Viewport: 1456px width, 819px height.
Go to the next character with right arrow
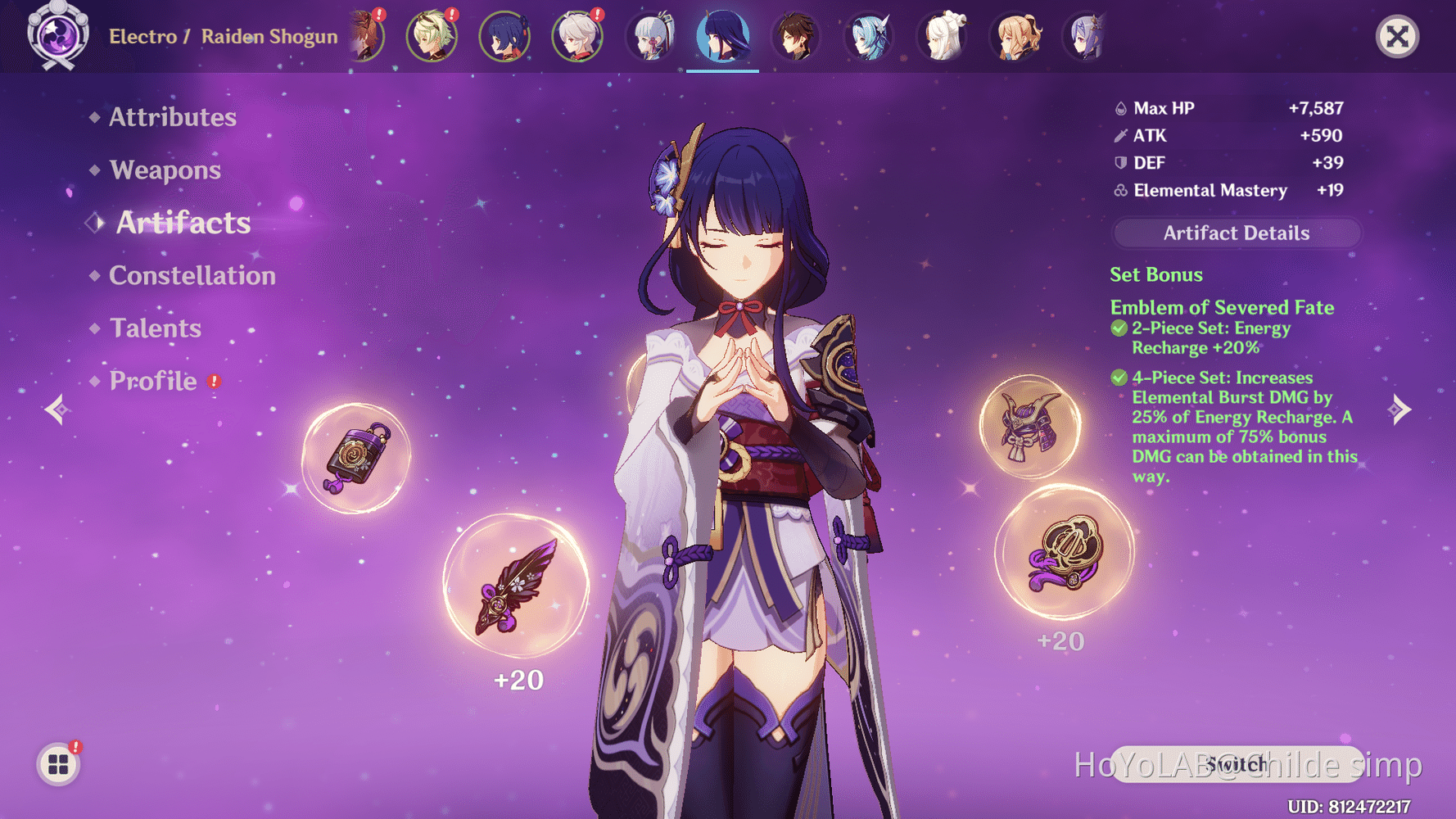tap(1400, 409)
